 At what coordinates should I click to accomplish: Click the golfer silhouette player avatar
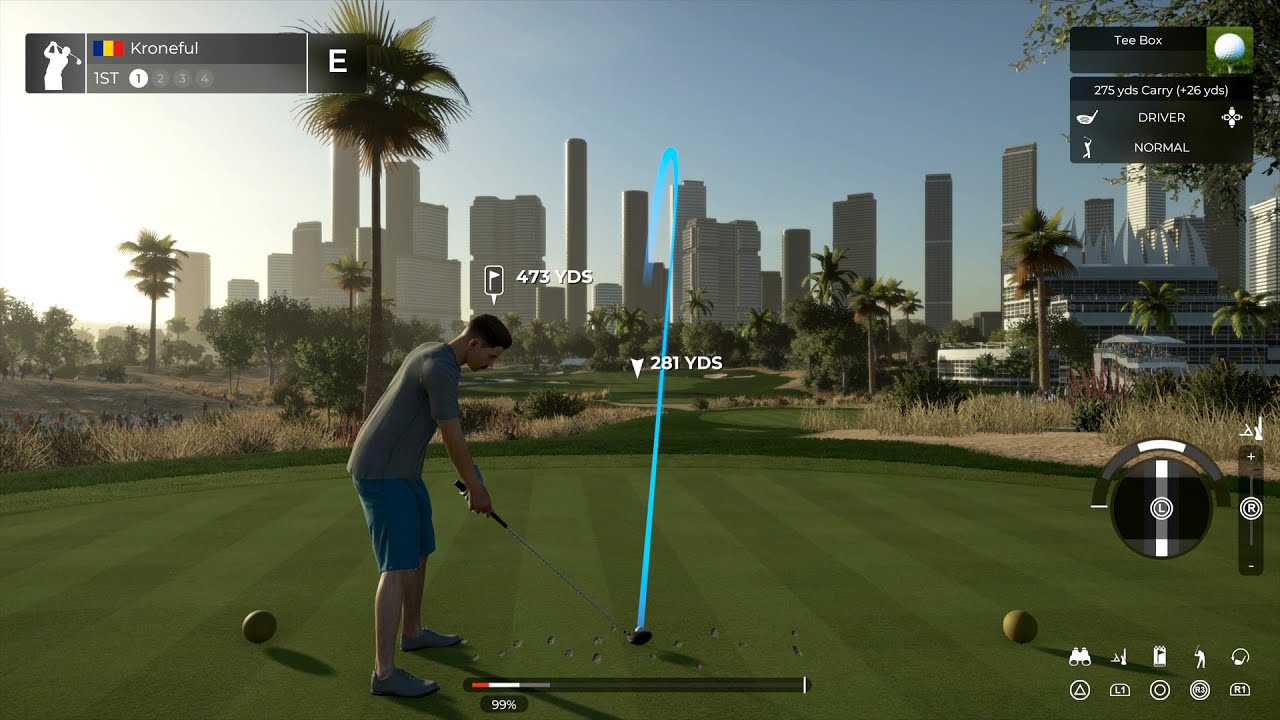point(56,63)
